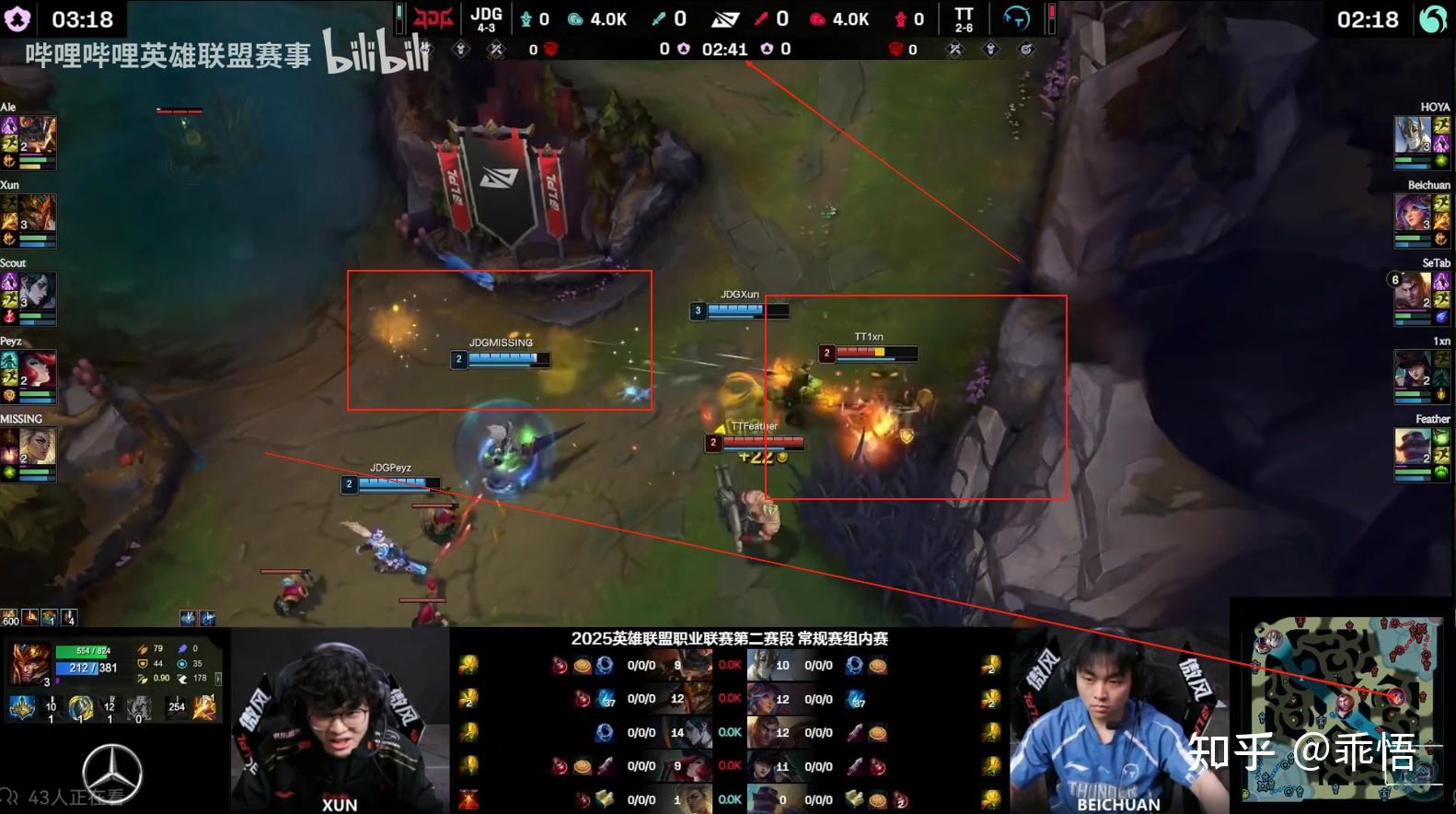The image size is (1456, 814).
Task: Click the 43人正在看 viewer count label
Action: click(x=74, y=797)
